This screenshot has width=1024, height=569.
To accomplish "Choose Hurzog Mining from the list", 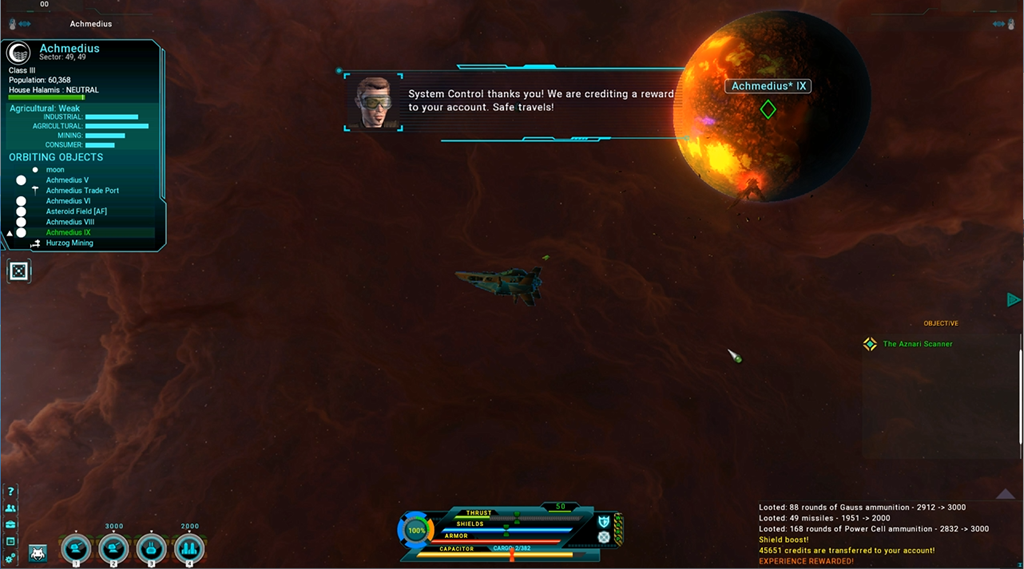I will click(x=69, y=243).
